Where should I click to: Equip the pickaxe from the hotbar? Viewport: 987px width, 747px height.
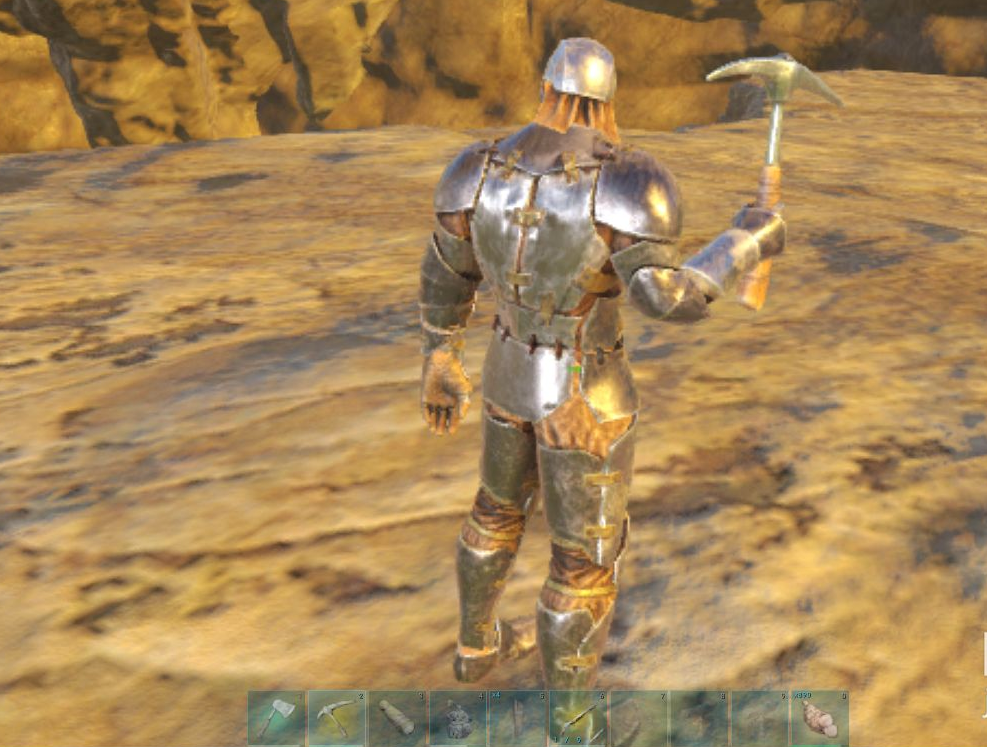[x=337, y=718]
